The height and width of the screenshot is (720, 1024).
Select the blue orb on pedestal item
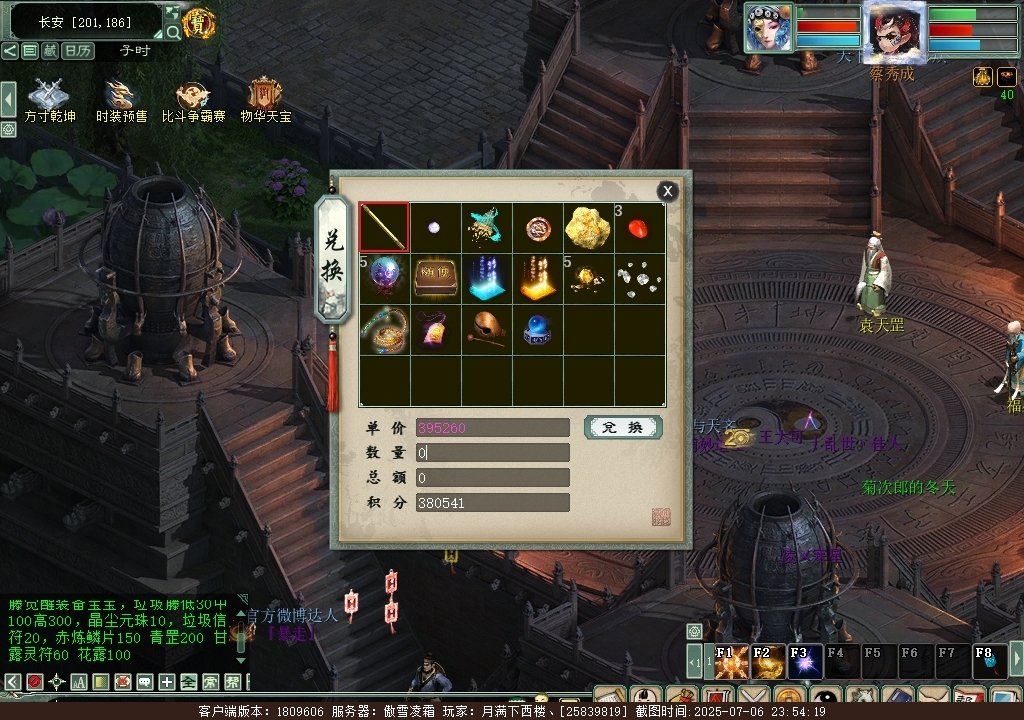537,330
